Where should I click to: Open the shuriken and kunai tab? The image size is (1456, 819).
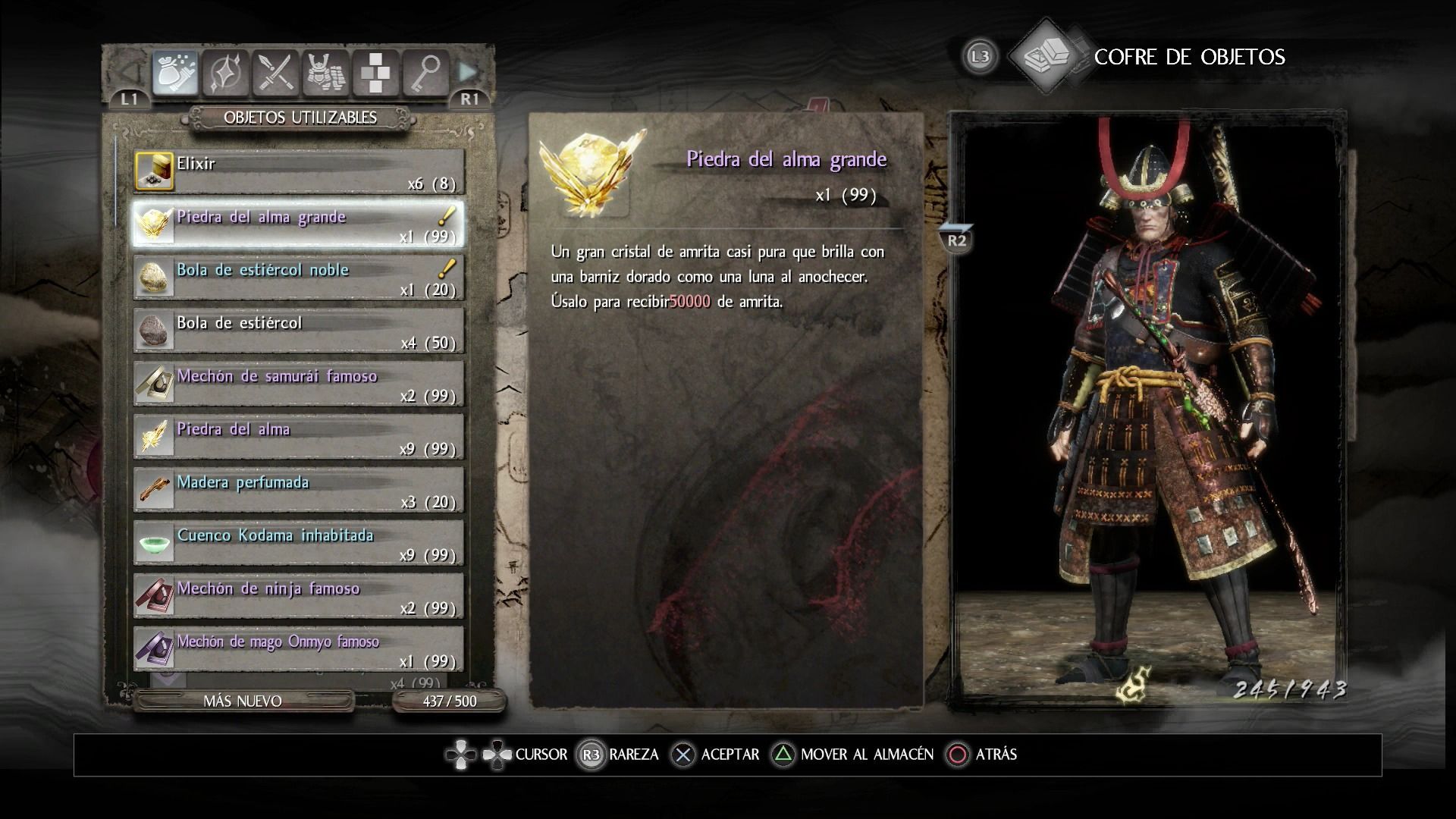tap(225, 74)
